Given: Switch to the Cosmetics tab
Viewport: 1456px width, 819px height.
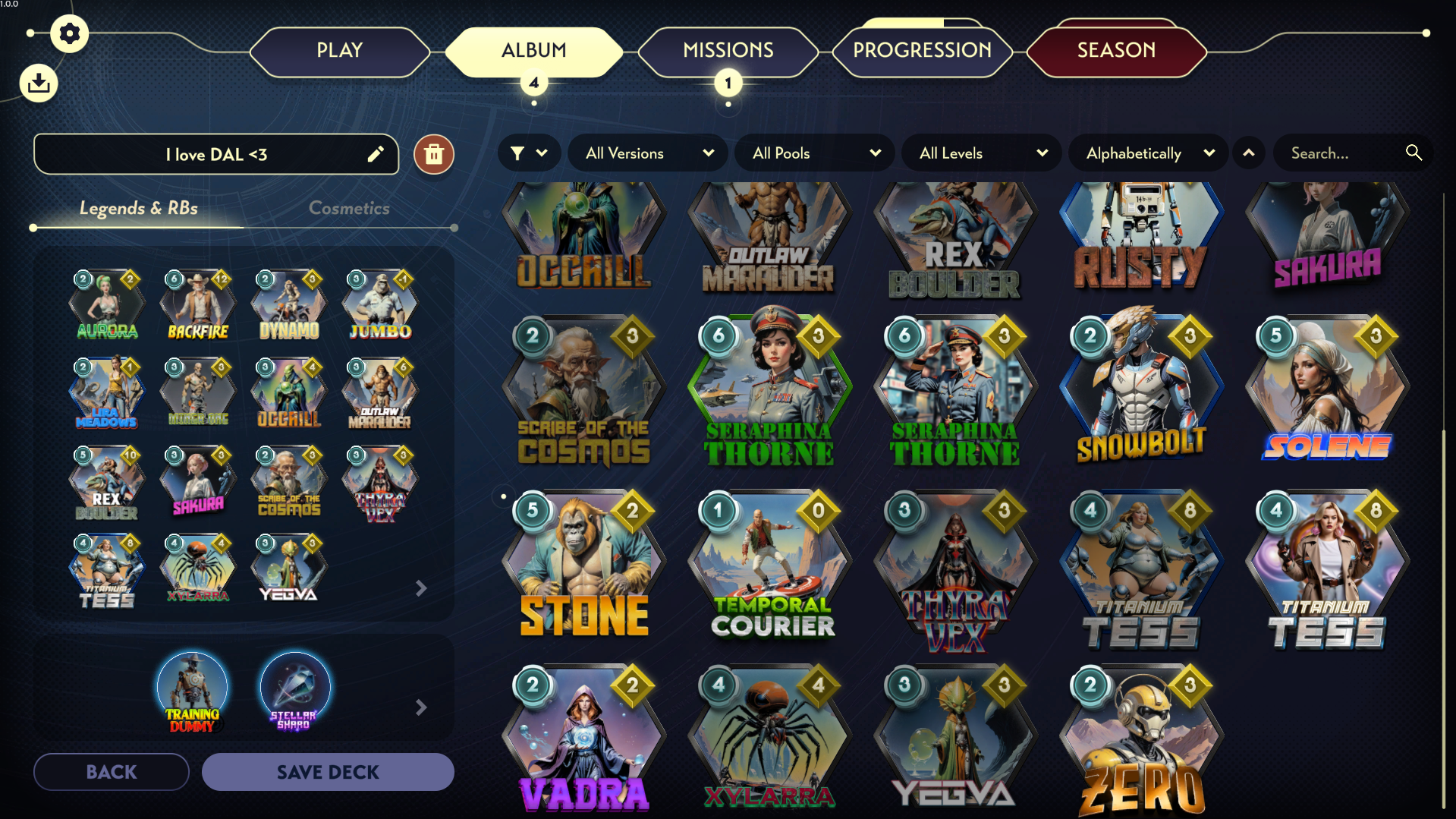Looking at the screenshot, I should click(x=349, y=208).
